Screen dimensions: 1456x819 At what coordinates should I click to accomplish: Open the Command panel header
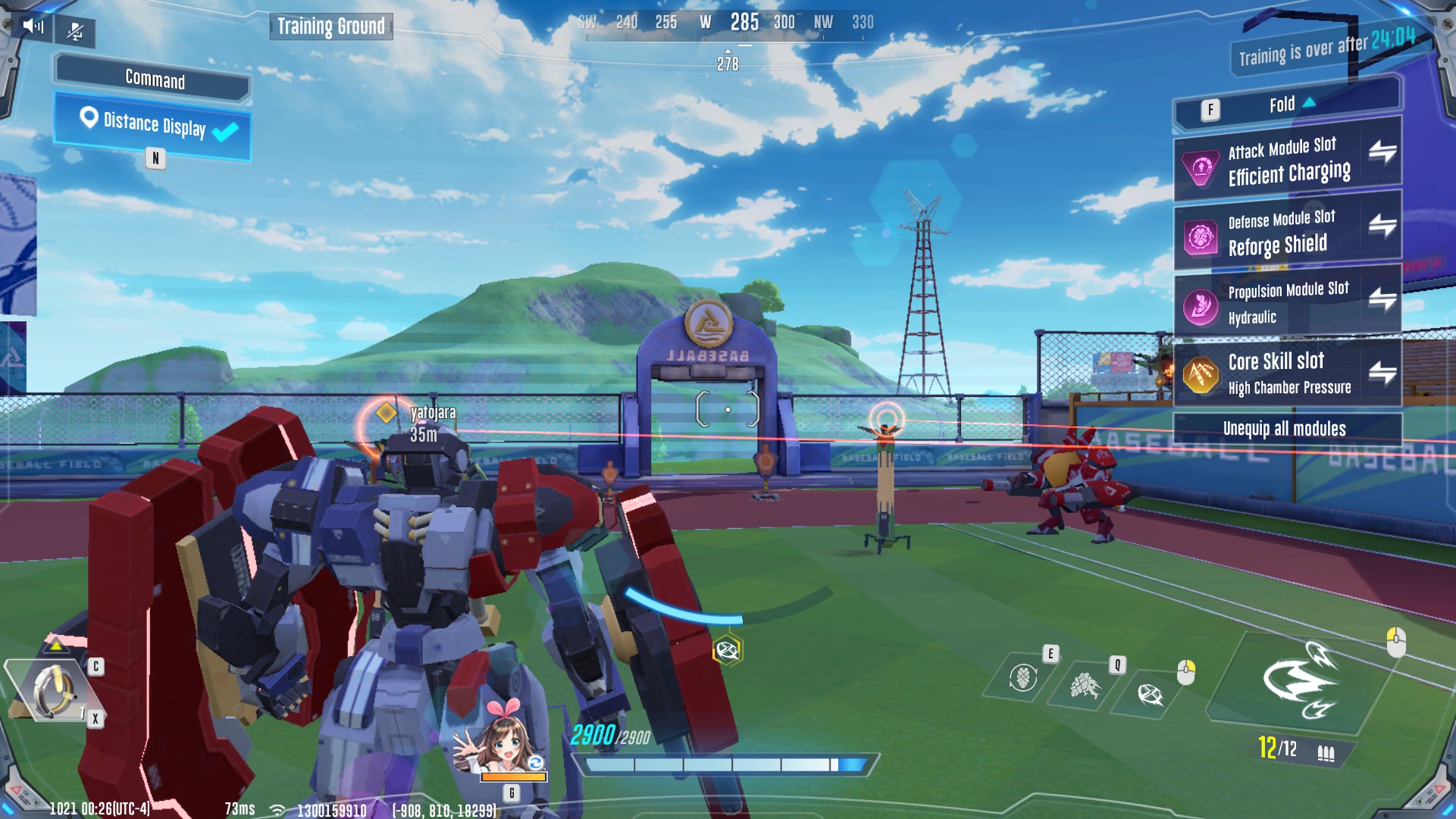point(154,79)
